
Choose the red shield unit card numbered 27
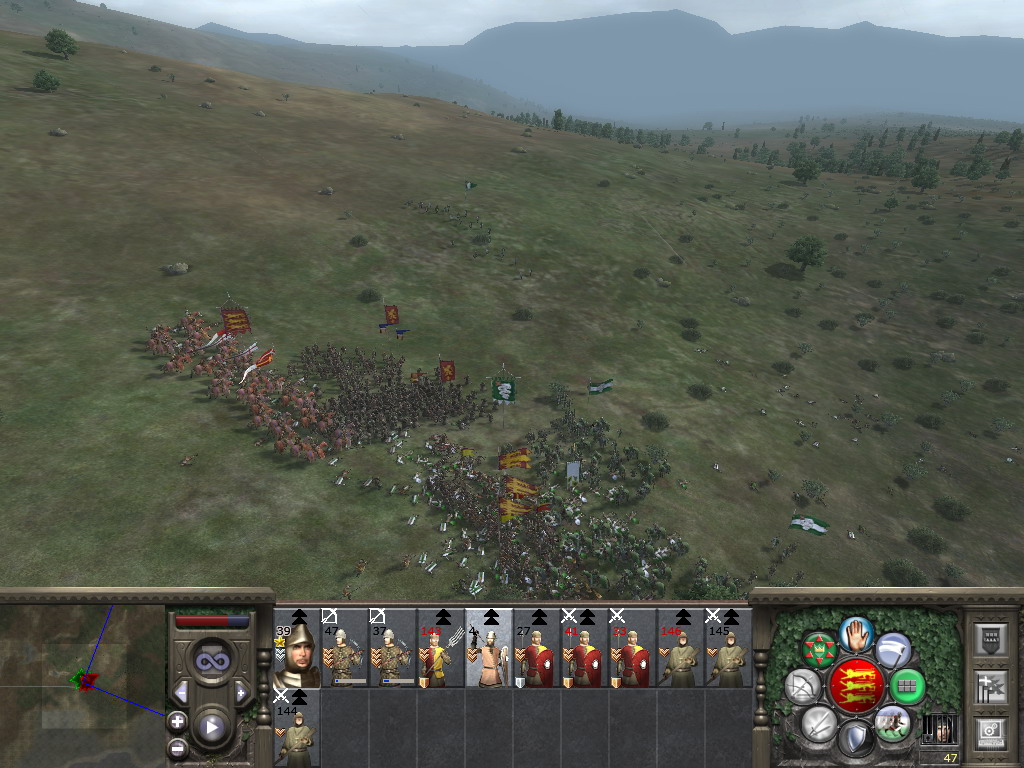point(536,649)
